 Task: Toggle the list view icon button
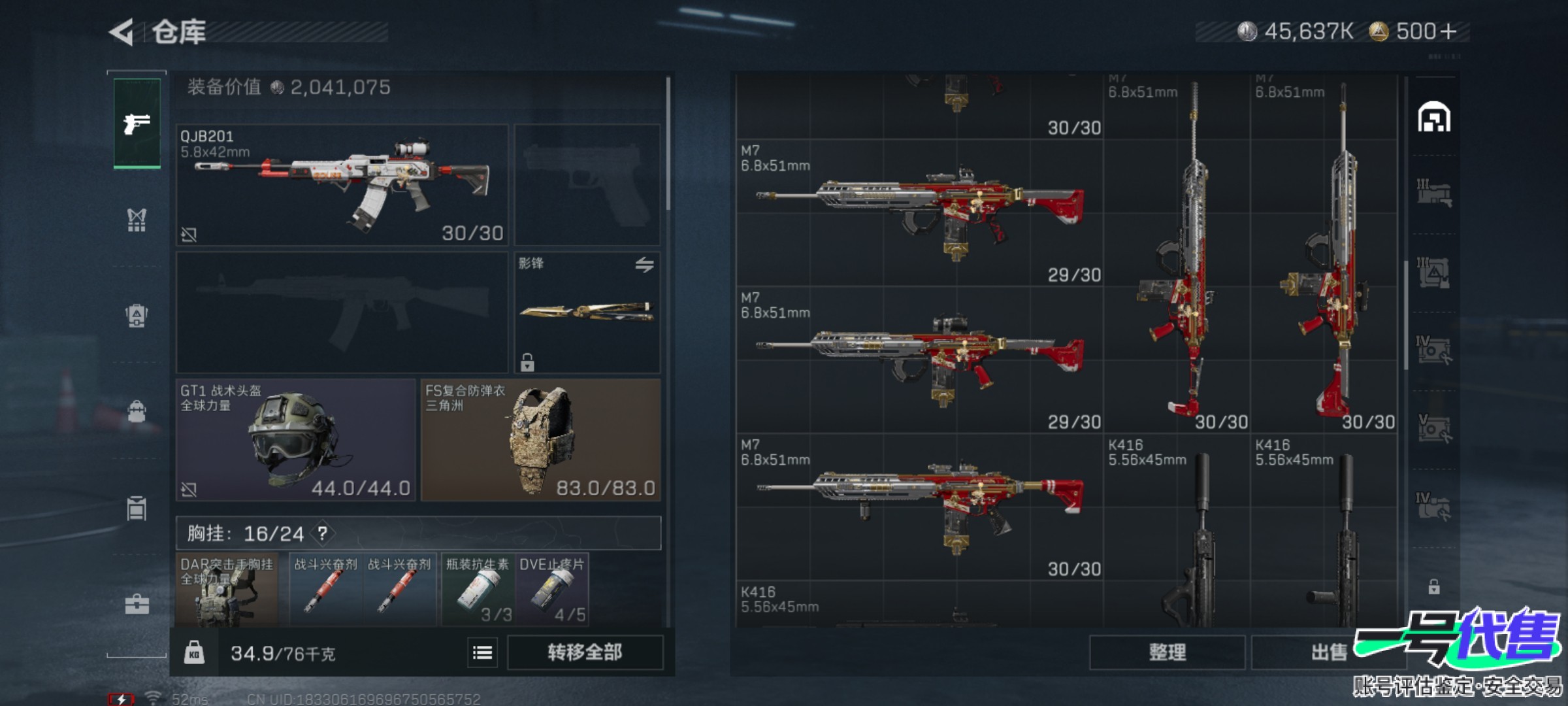click(x=482, y=652)
